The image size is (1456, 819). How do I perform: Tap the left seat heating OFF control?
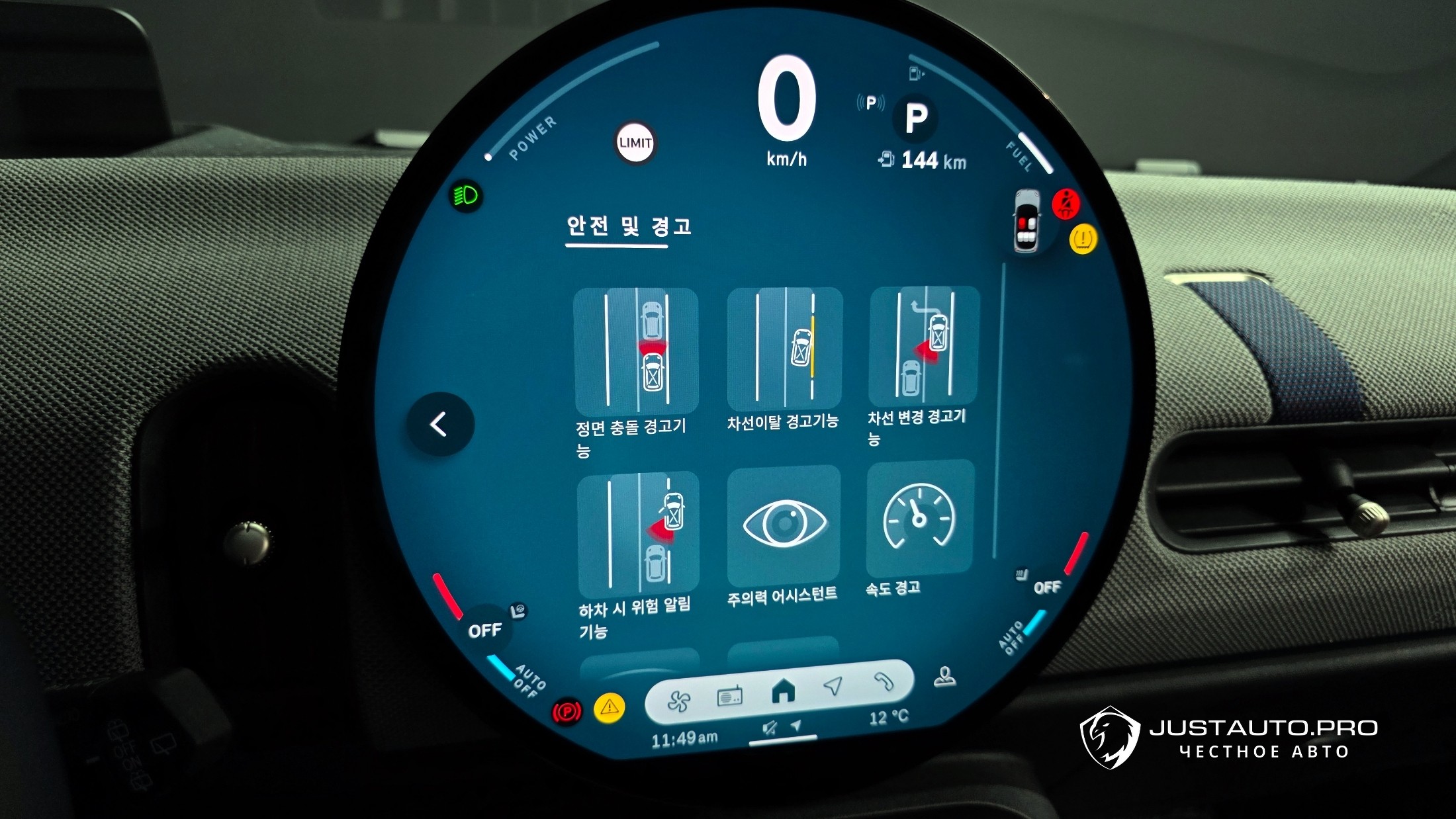pyautogui.click(x=486, y=629)
